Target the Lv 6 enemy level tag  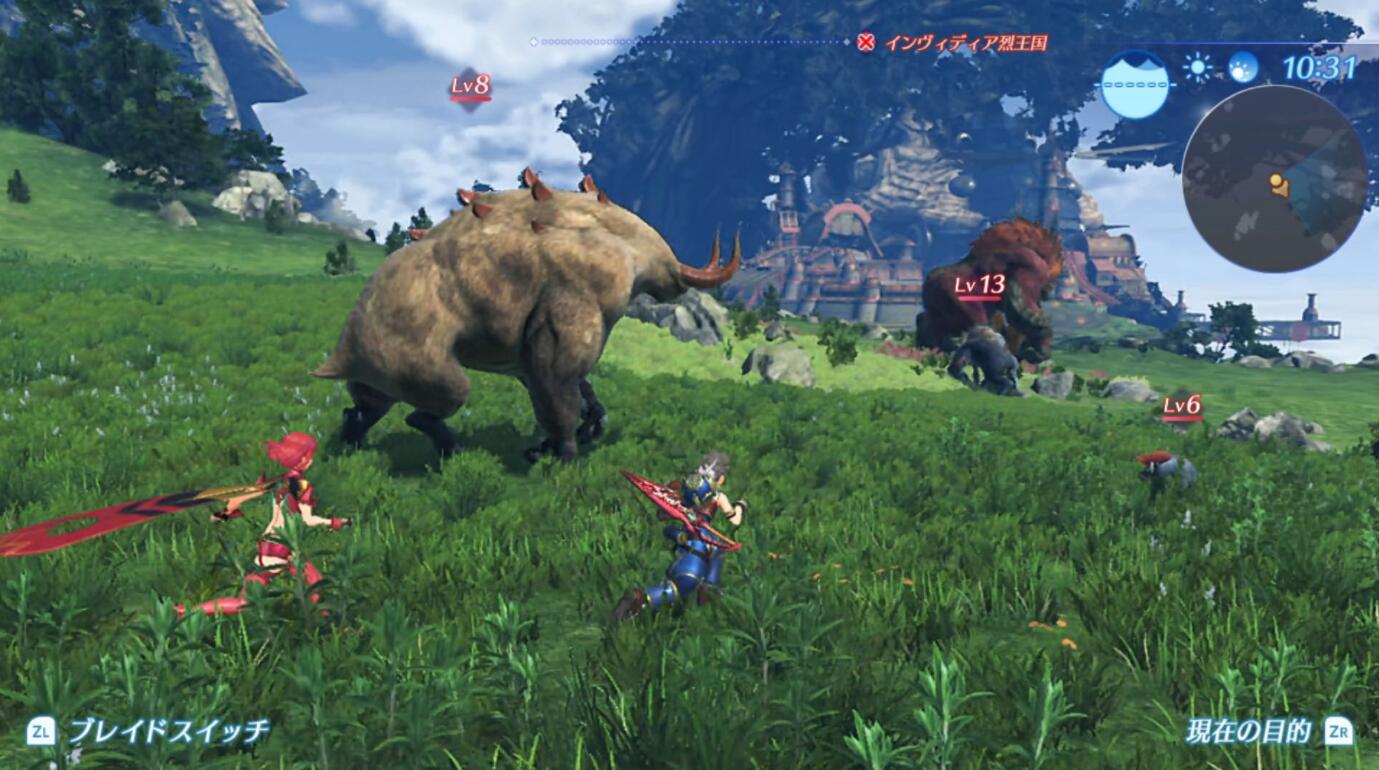(1181, 406)
